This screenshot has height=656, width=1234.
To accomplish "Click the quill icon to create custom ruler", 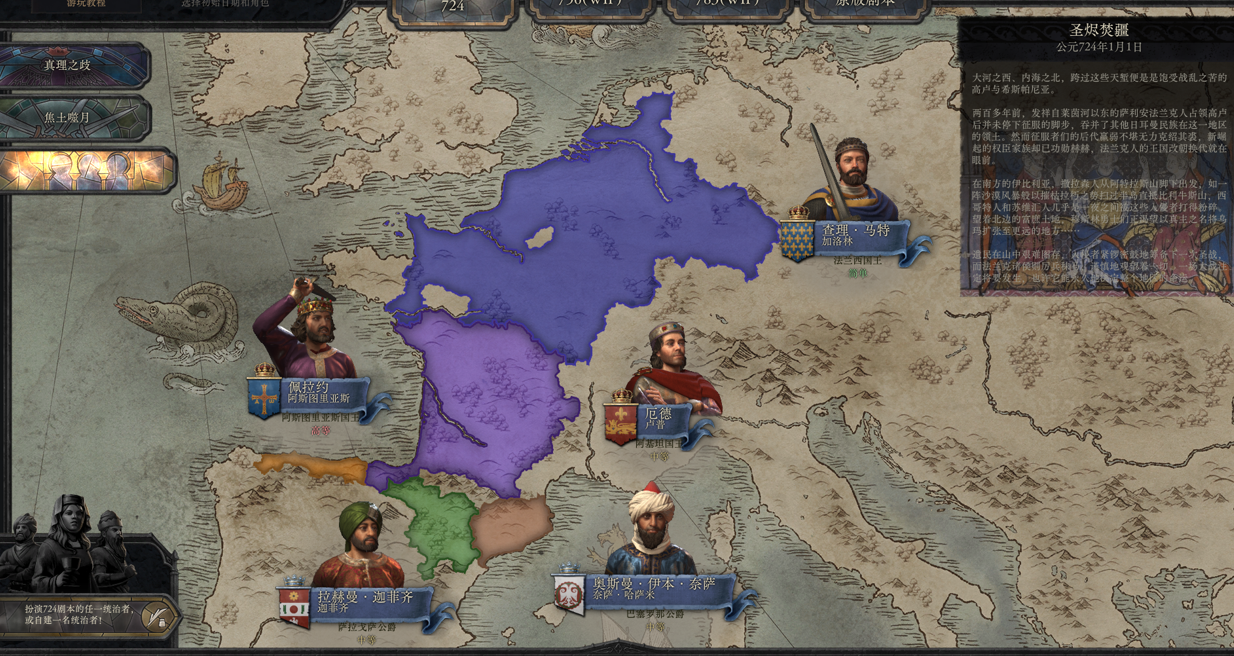I will 155,616.
